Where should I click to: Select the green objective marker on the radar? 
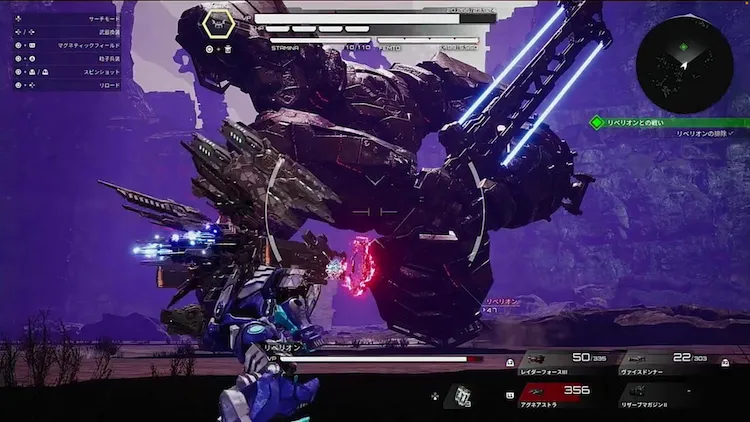pos(683,46)
